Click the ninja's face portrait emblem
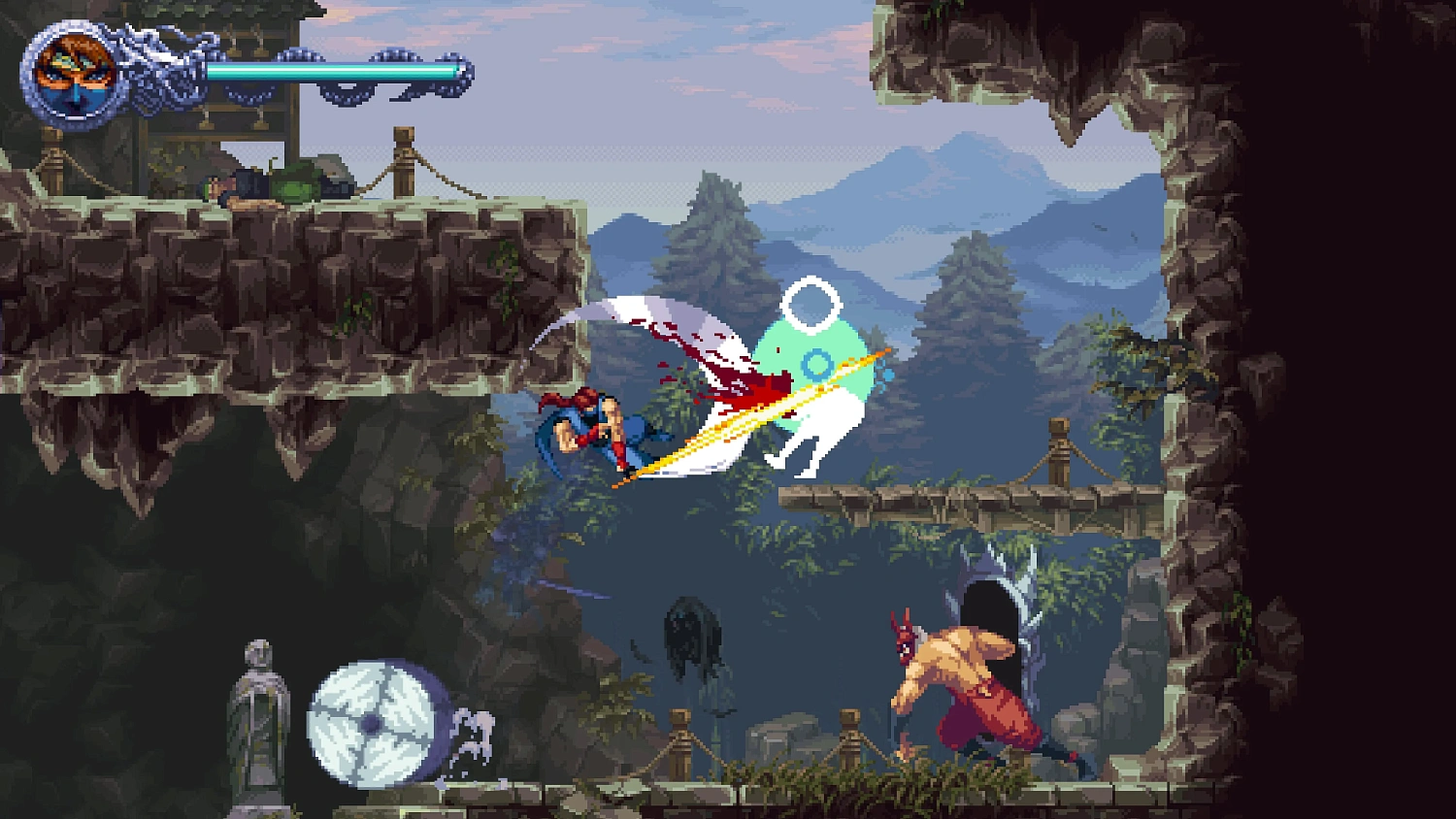The image size is (1456, 819). coord(71,71)
